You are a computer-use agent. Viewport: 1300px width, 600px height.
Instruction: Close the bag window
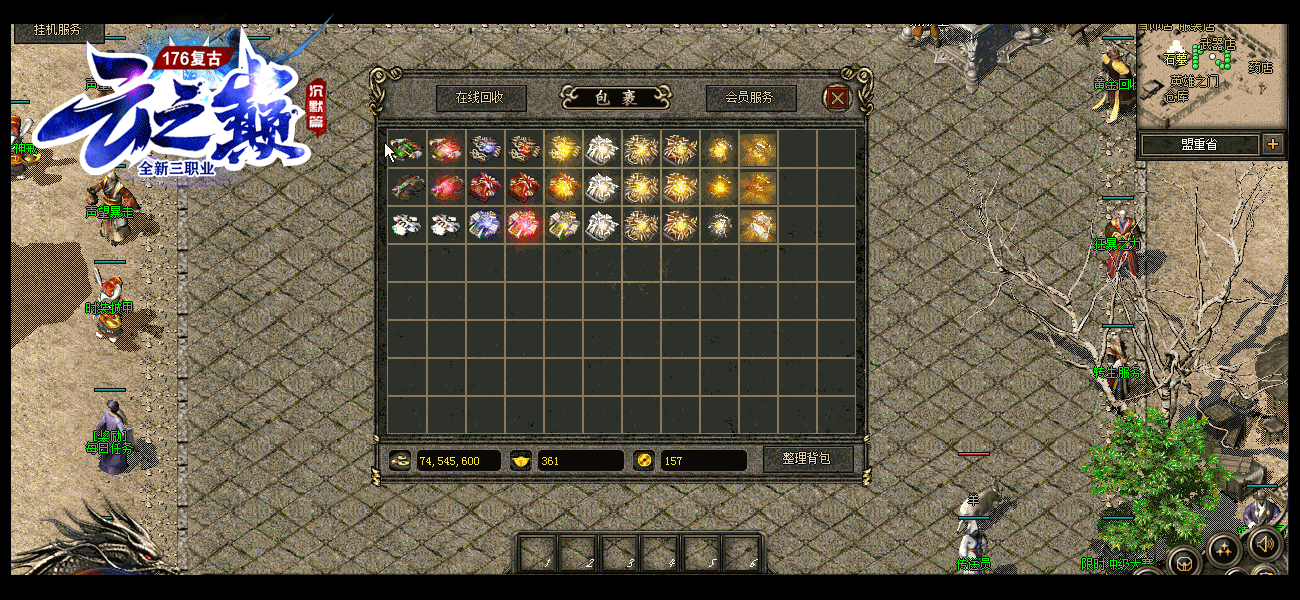click(837, 97)
